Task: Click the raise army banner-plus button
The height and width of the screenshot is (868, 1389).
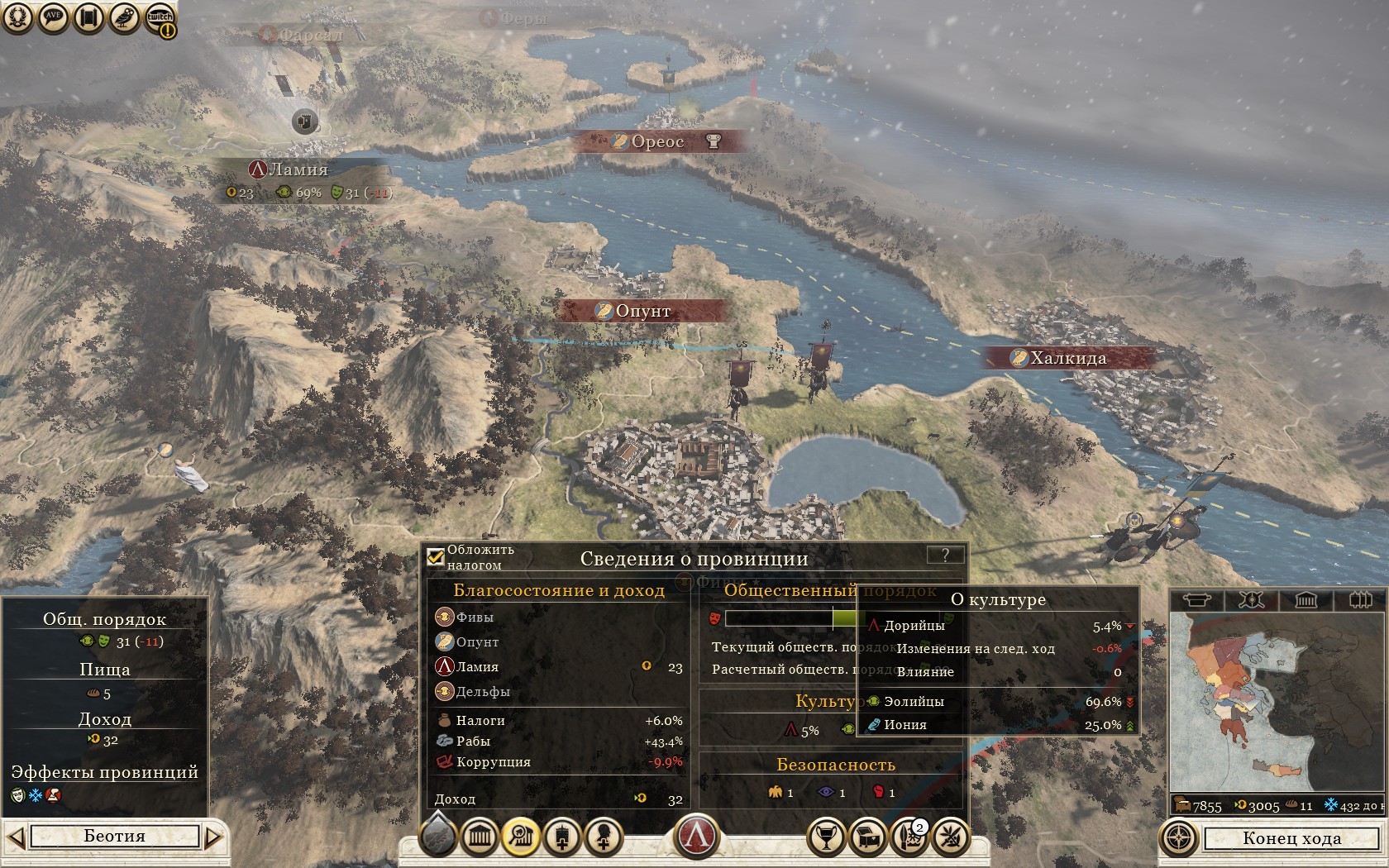Action: coord(562,837)
